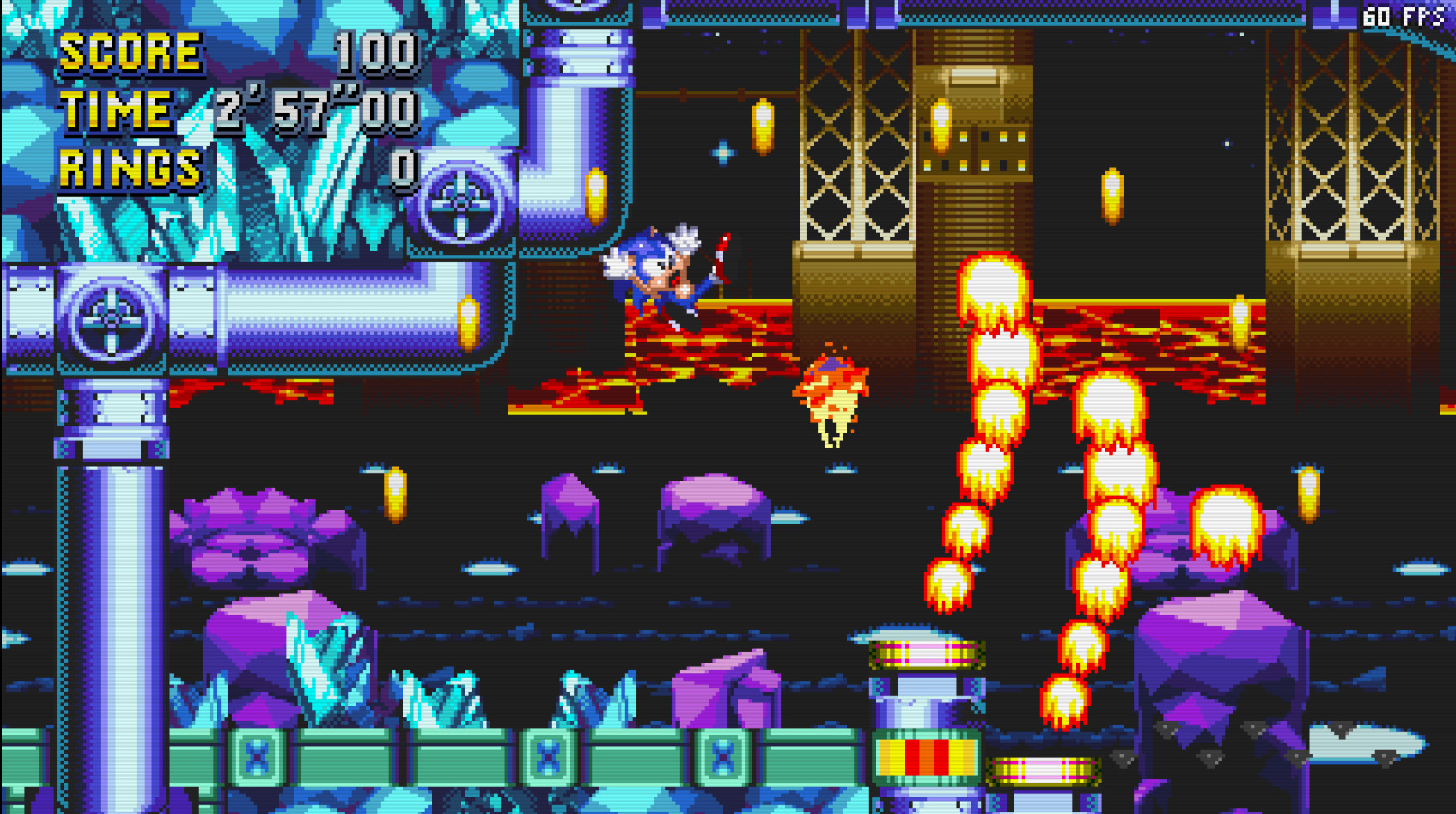This screenshot has height=814, width=1456.
Task: Toggle the blue star sparkle near the pipes
Action: [721, 151]
